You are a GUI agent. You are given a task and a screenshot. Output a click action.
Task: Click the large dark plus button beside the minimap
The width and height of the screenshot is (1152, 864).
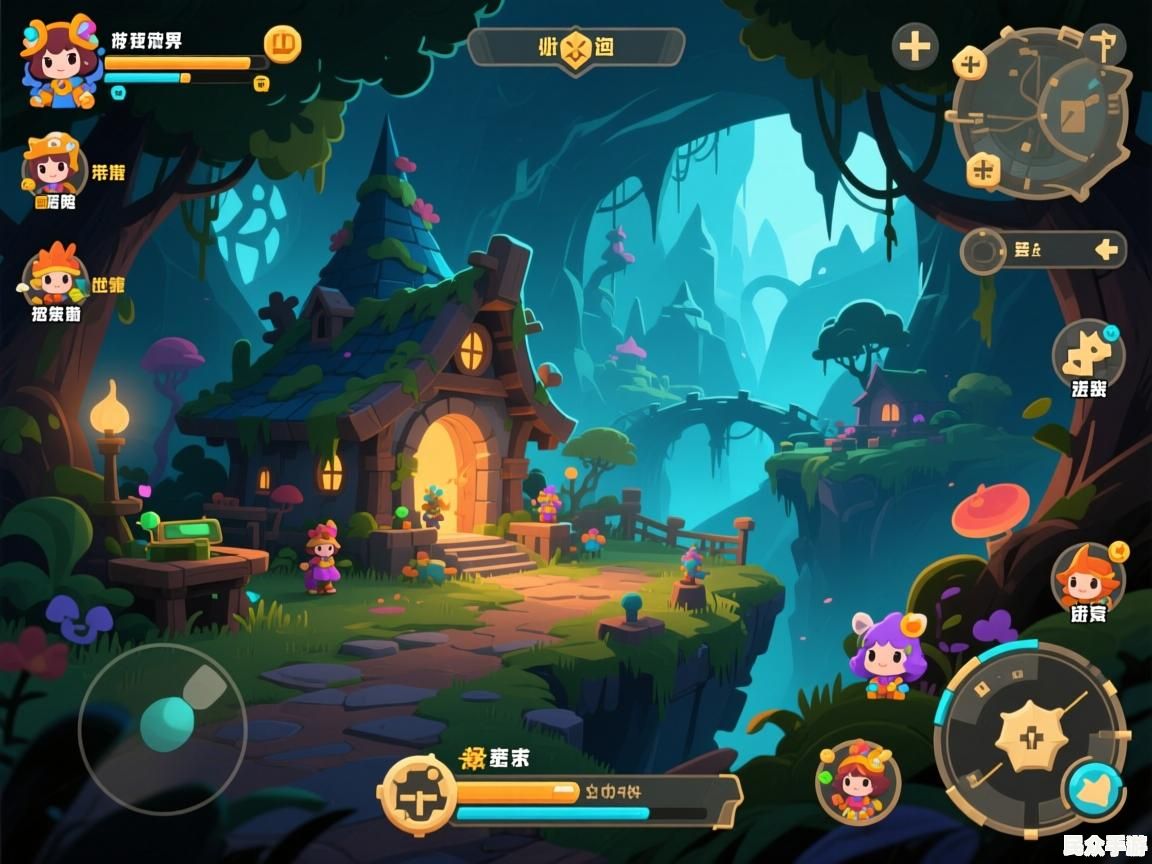pos(915,46)
